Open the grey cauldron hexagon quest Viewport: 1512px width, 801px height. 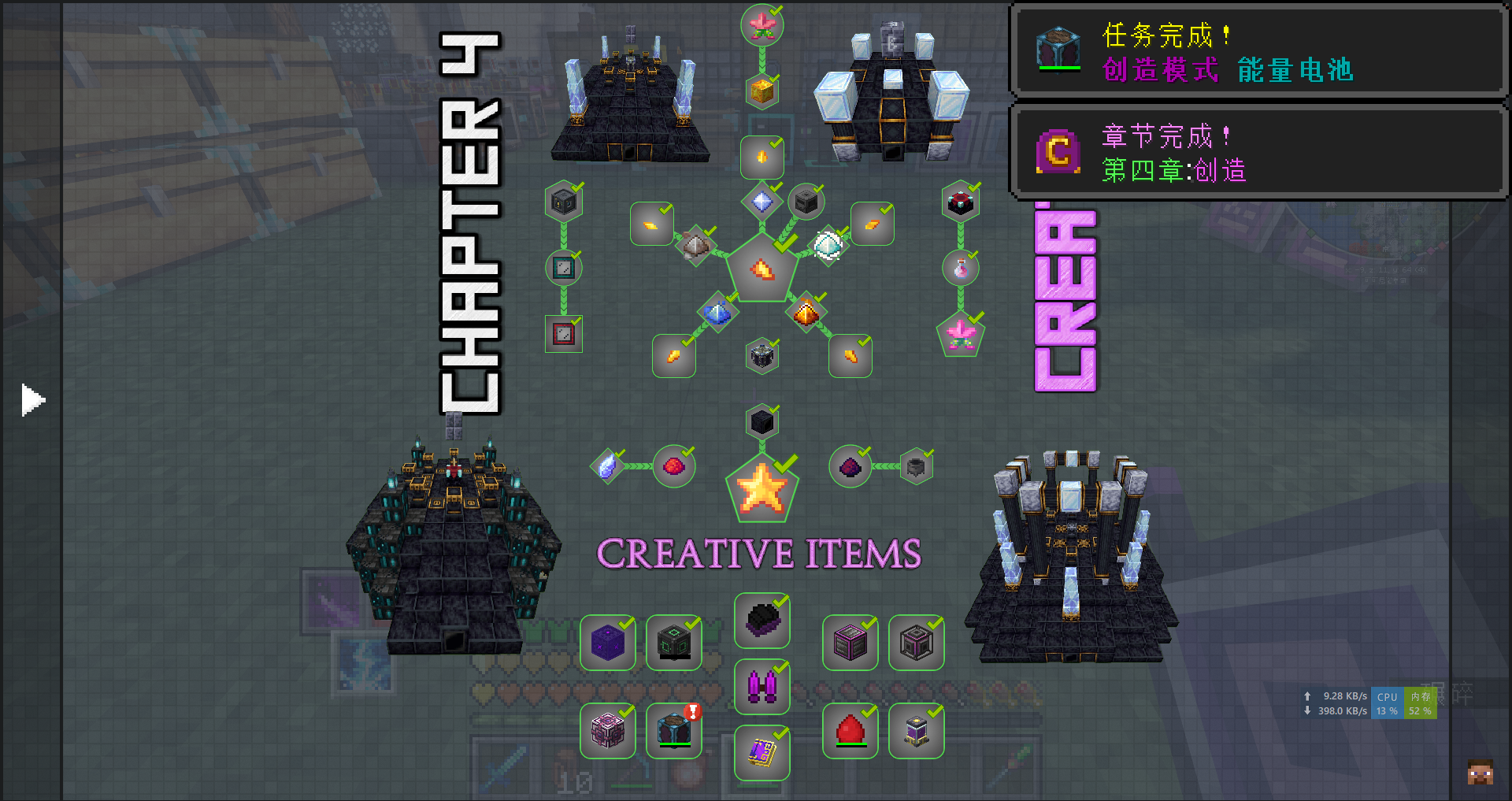pyautogui.click(x=916, y=466)
